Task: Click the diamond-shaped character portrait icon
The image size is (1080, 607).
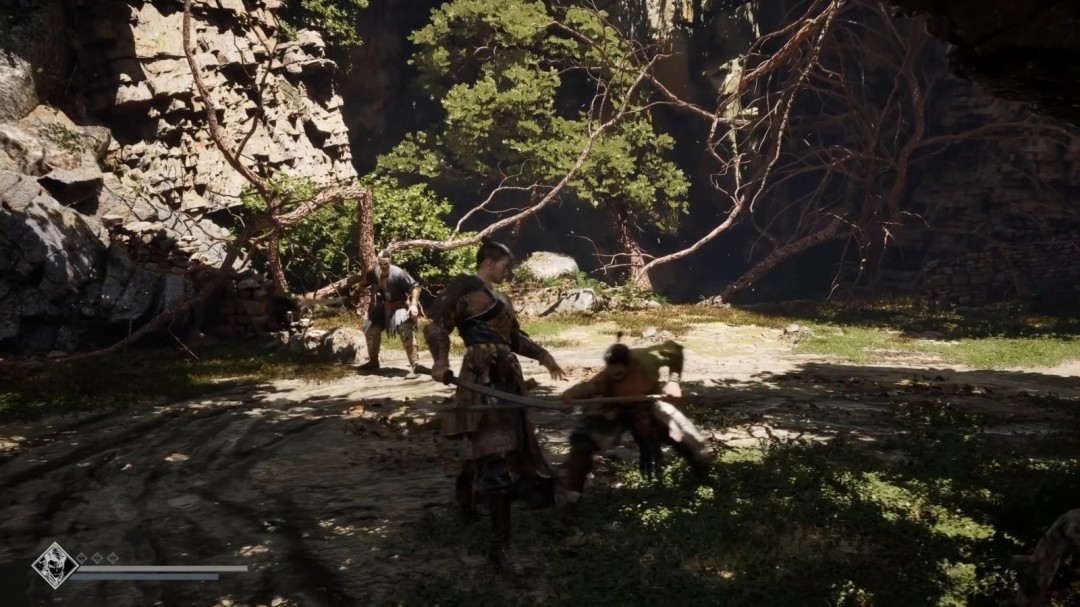Action: click(54, 565)
